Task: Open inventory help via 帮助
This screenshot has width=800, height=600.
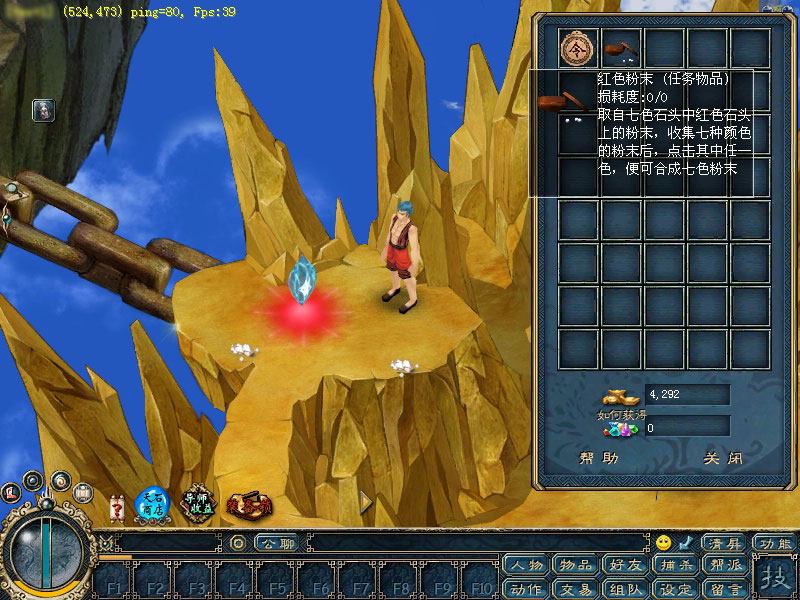Action: click(x=599, y=459)
